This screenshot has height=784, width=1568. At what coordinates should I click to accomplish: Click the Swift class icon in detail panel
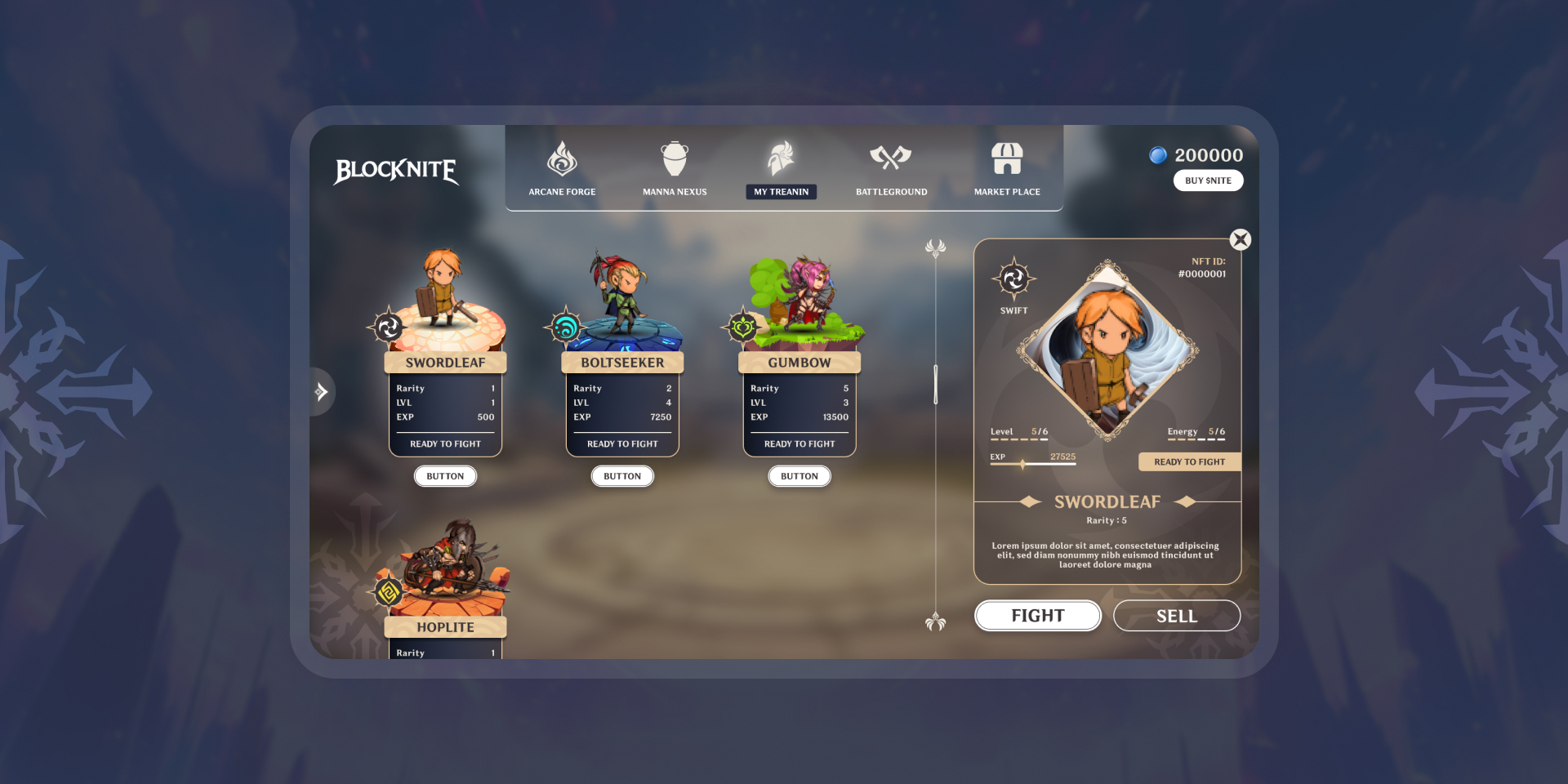(1013, 280)
